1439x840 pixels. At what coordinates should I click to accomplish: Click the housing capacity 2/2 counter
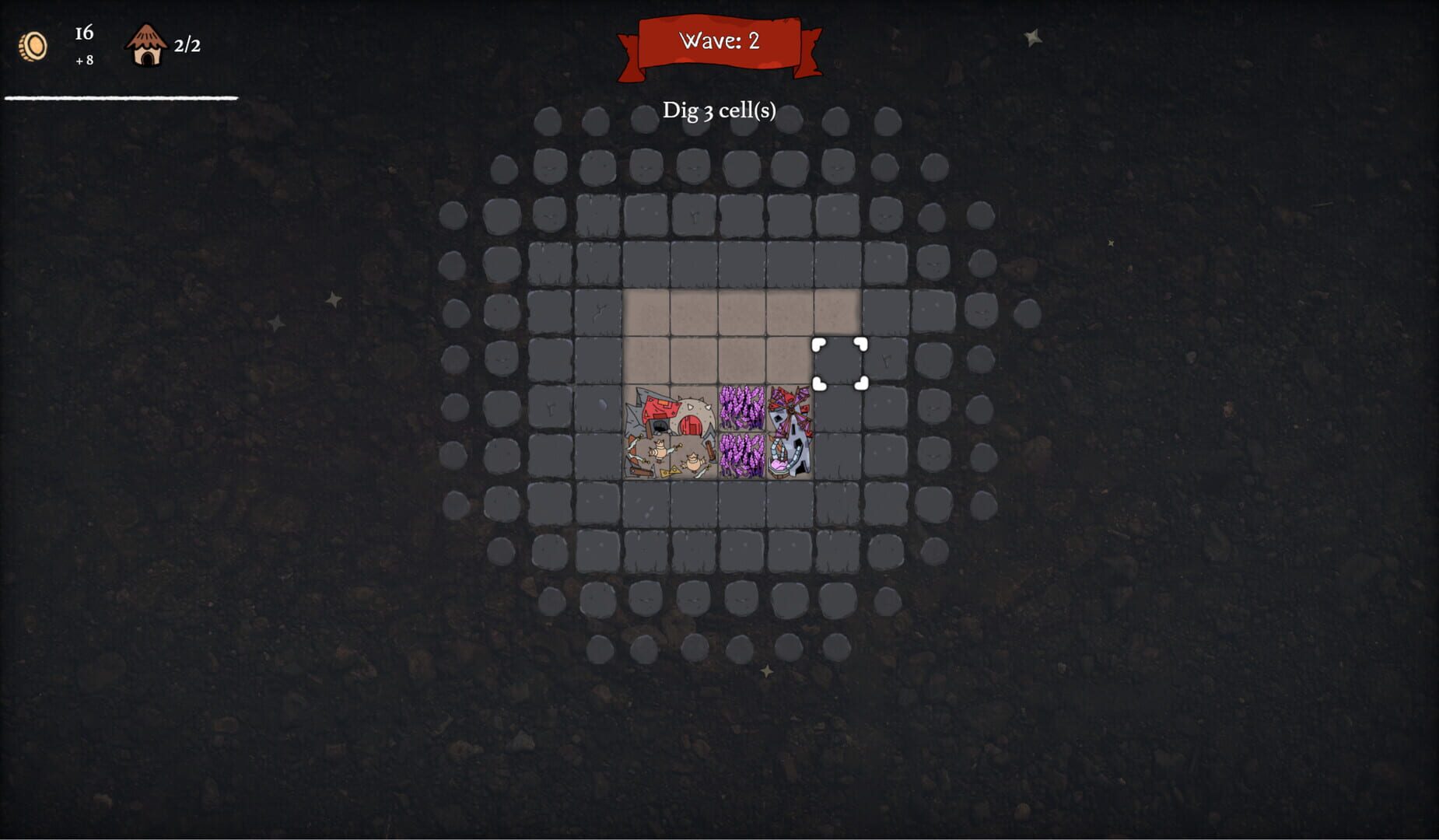[187, 44]
